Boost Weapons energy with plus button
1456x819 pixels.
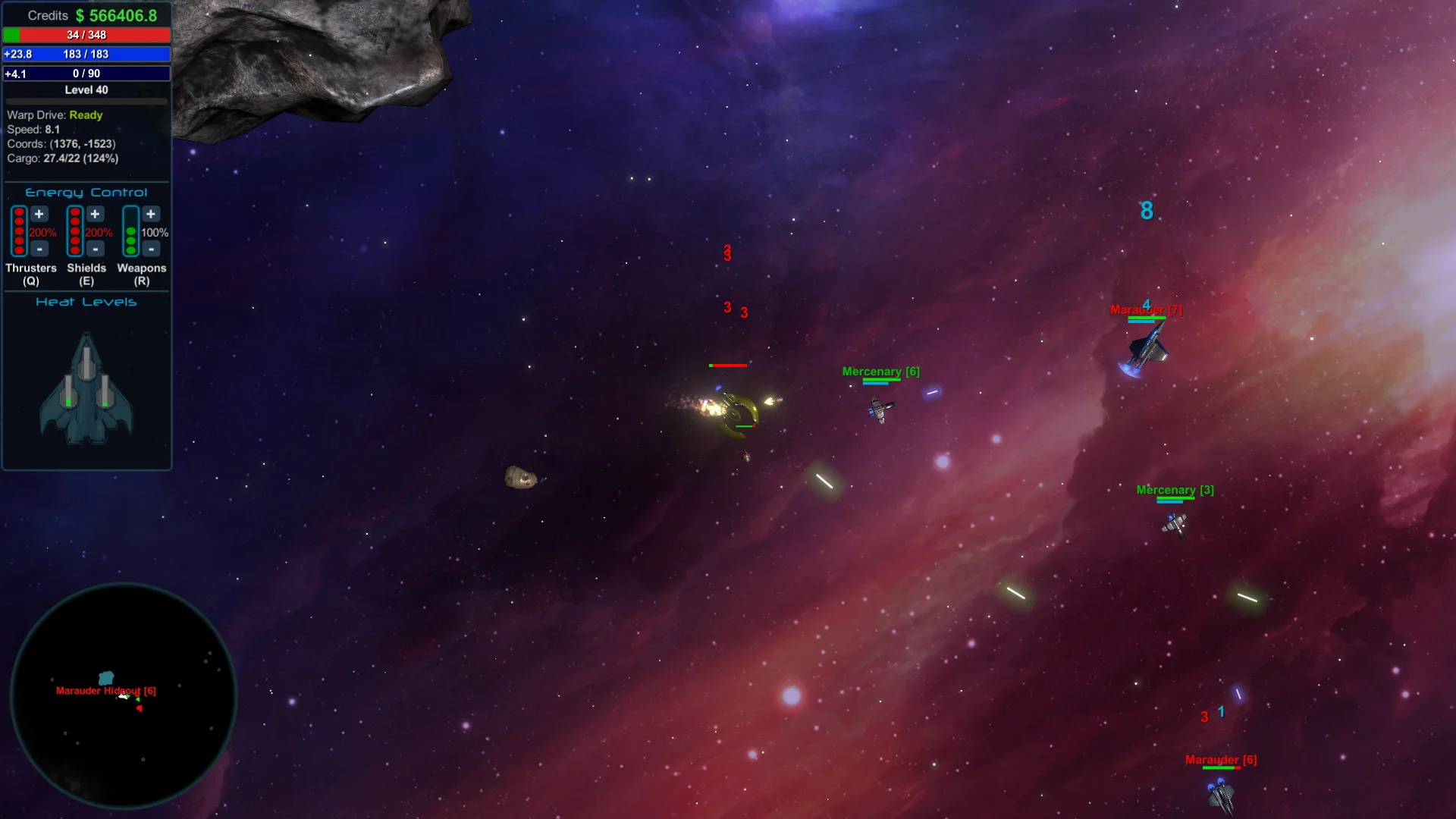(x=151, y=215)
